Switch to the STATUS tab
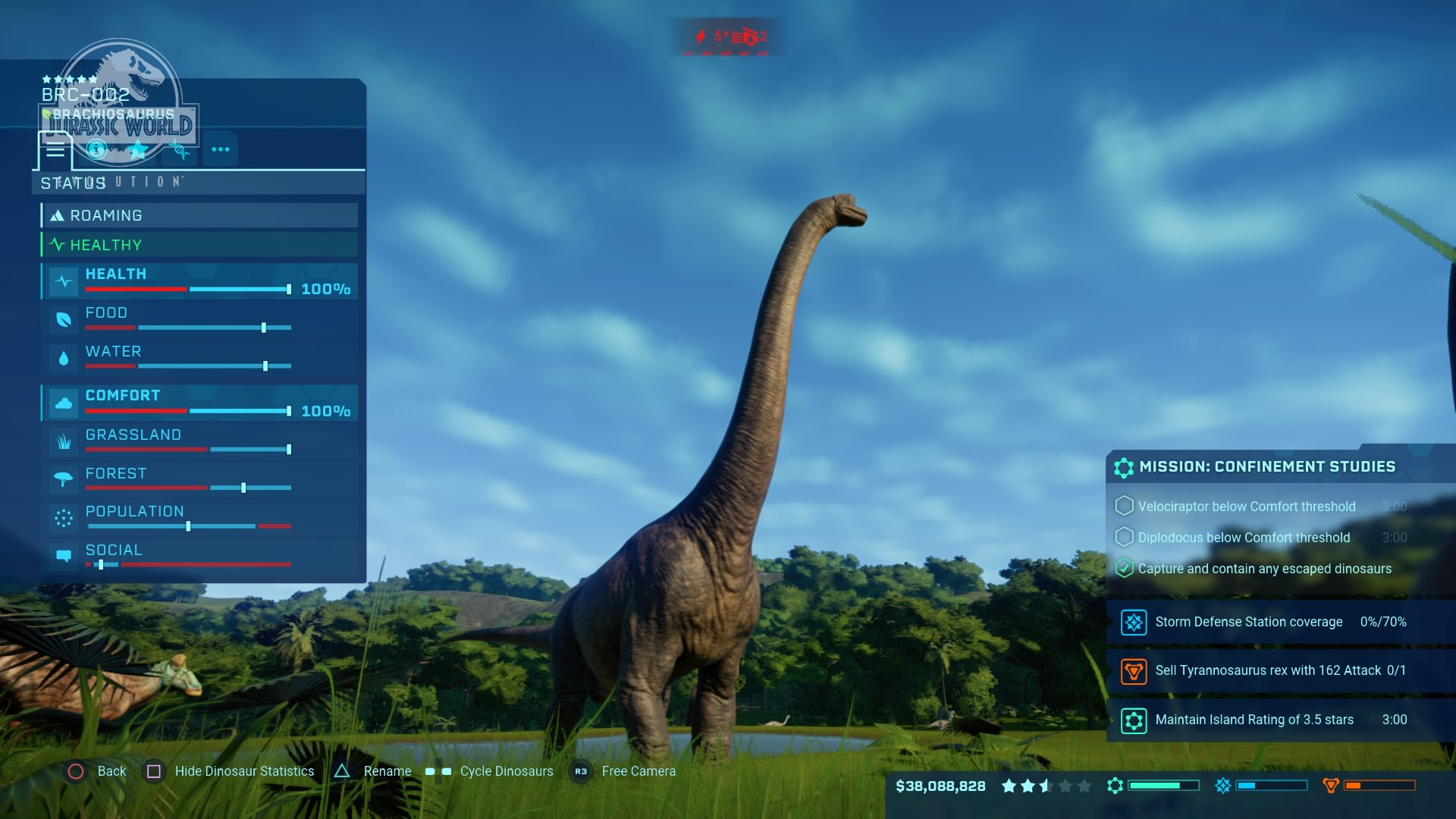This screenshot has height=819, width=1456. (73, 183)
